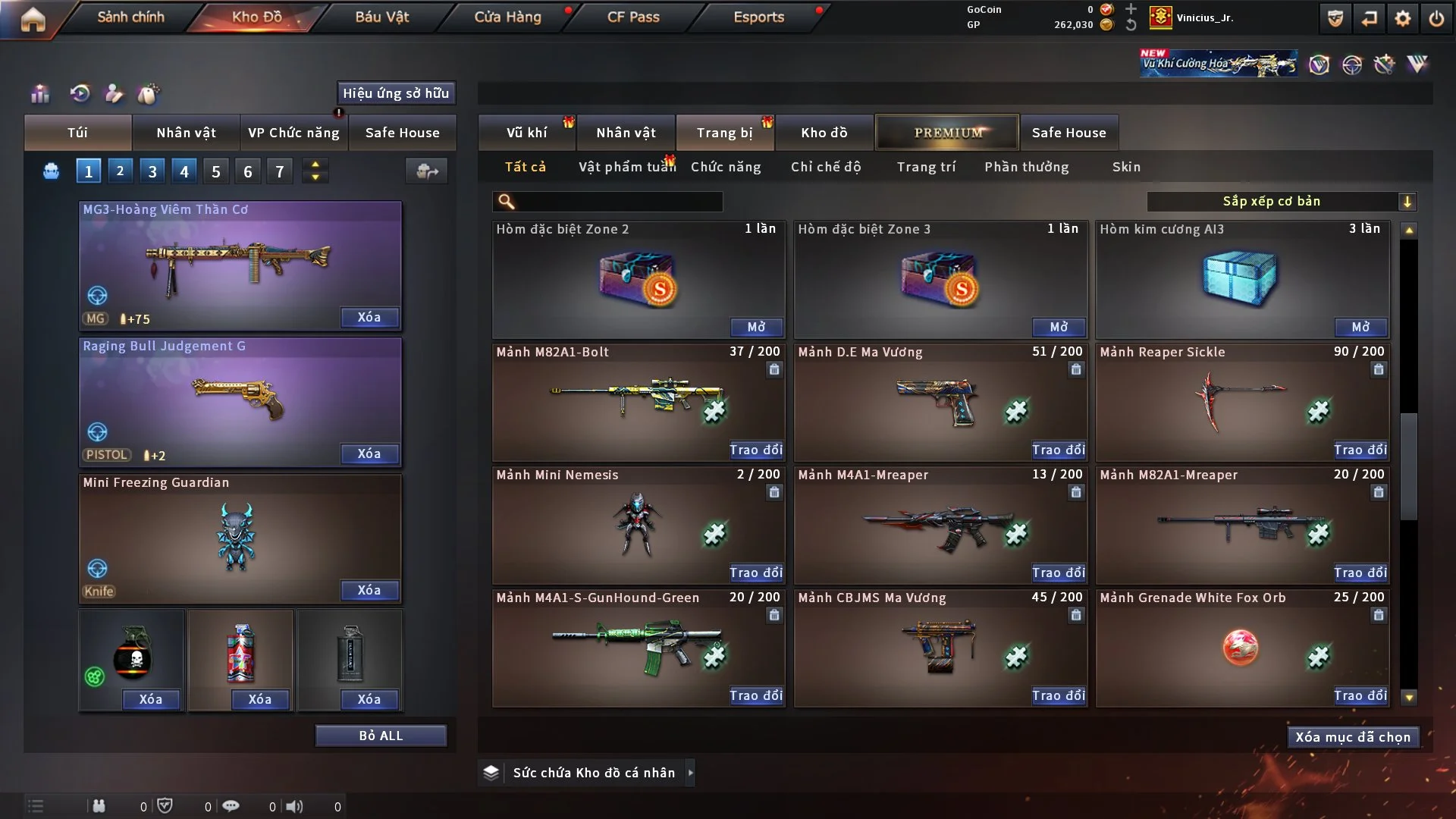The height and width of the screenshot is (819, 1456).
Task: Remove MG3-Hoàng Viêm Thần Cơ from the bag
Action: (x=369, y=317)
